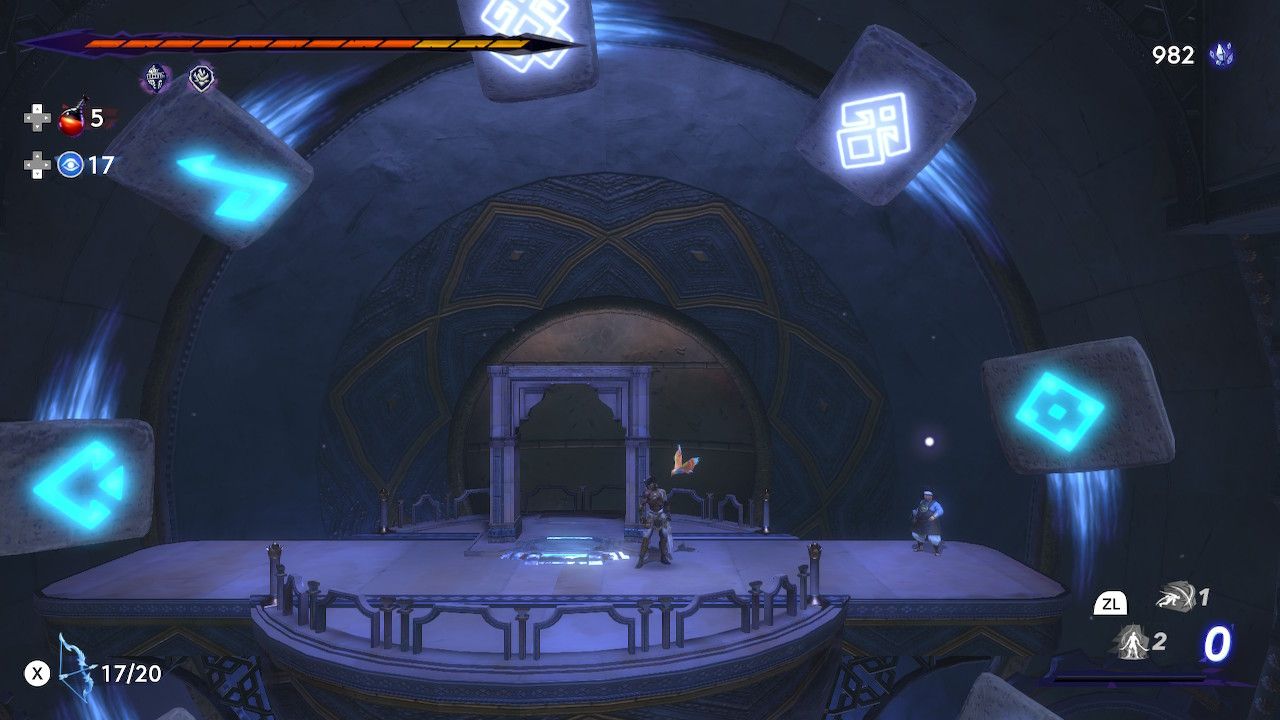Image resolution: width=1280 pixels, height=720 pixels.
Task: Activate the level 2 Athra surge icon
Action: (1130, 641)
